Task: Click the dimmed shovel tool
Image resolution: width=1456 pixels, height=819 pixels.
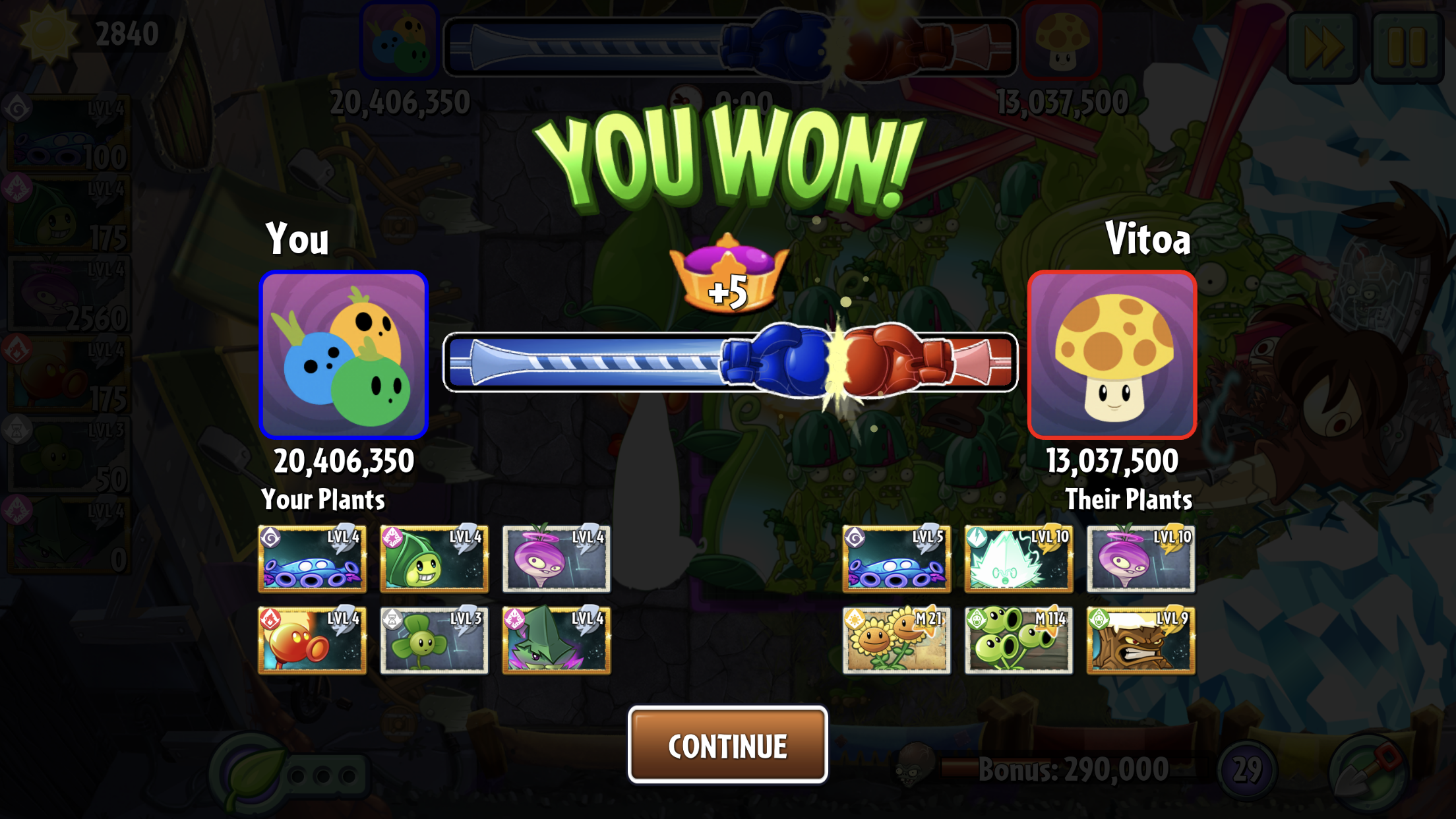Action: [1368, 772]
